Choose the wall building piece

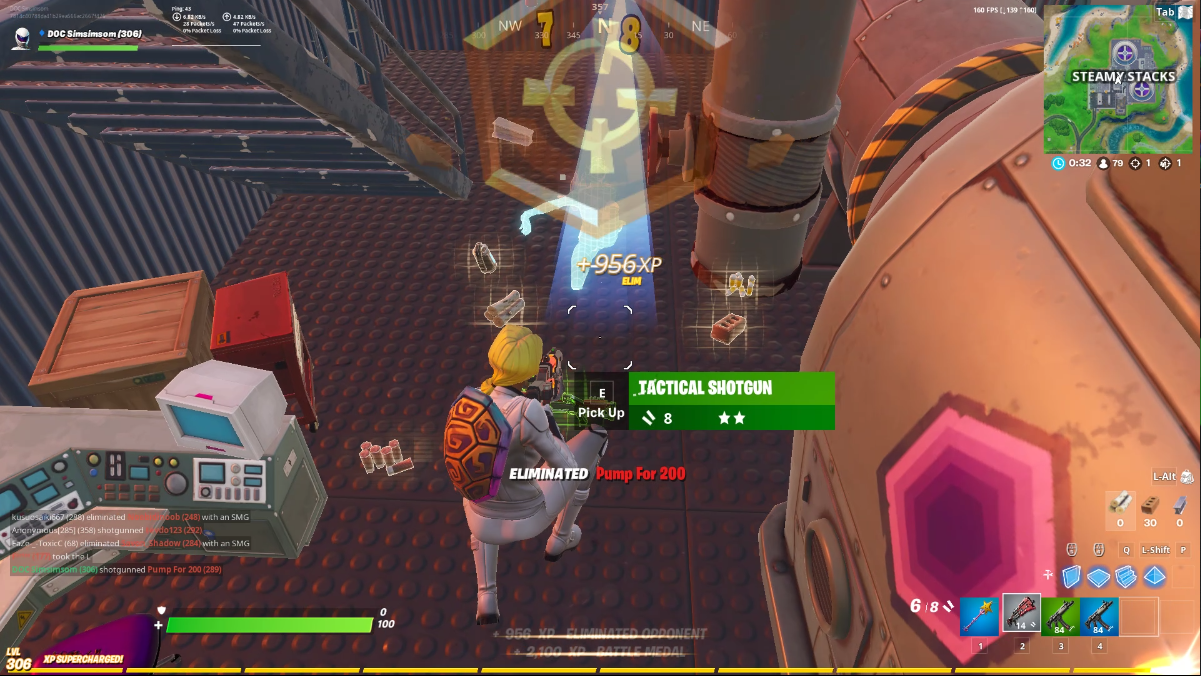click(x=1071, y=577)
